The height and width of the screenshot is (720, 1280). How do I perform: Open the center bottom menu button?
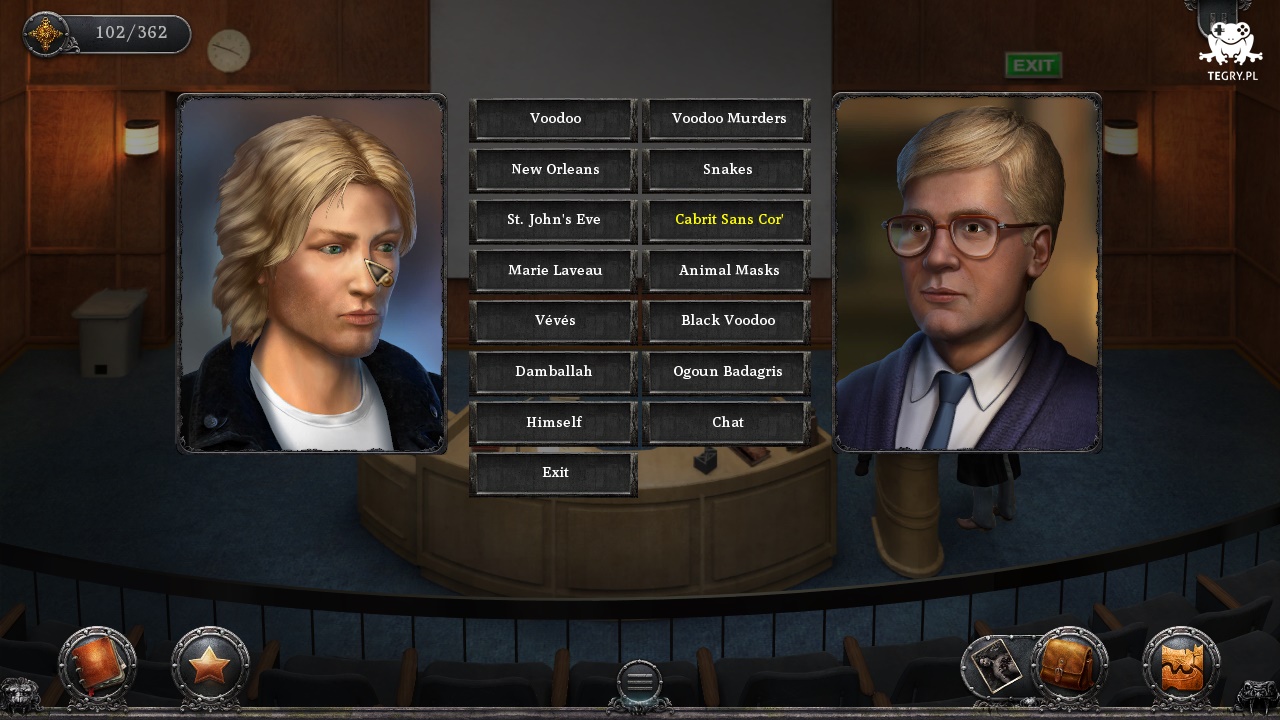(639, 682)
